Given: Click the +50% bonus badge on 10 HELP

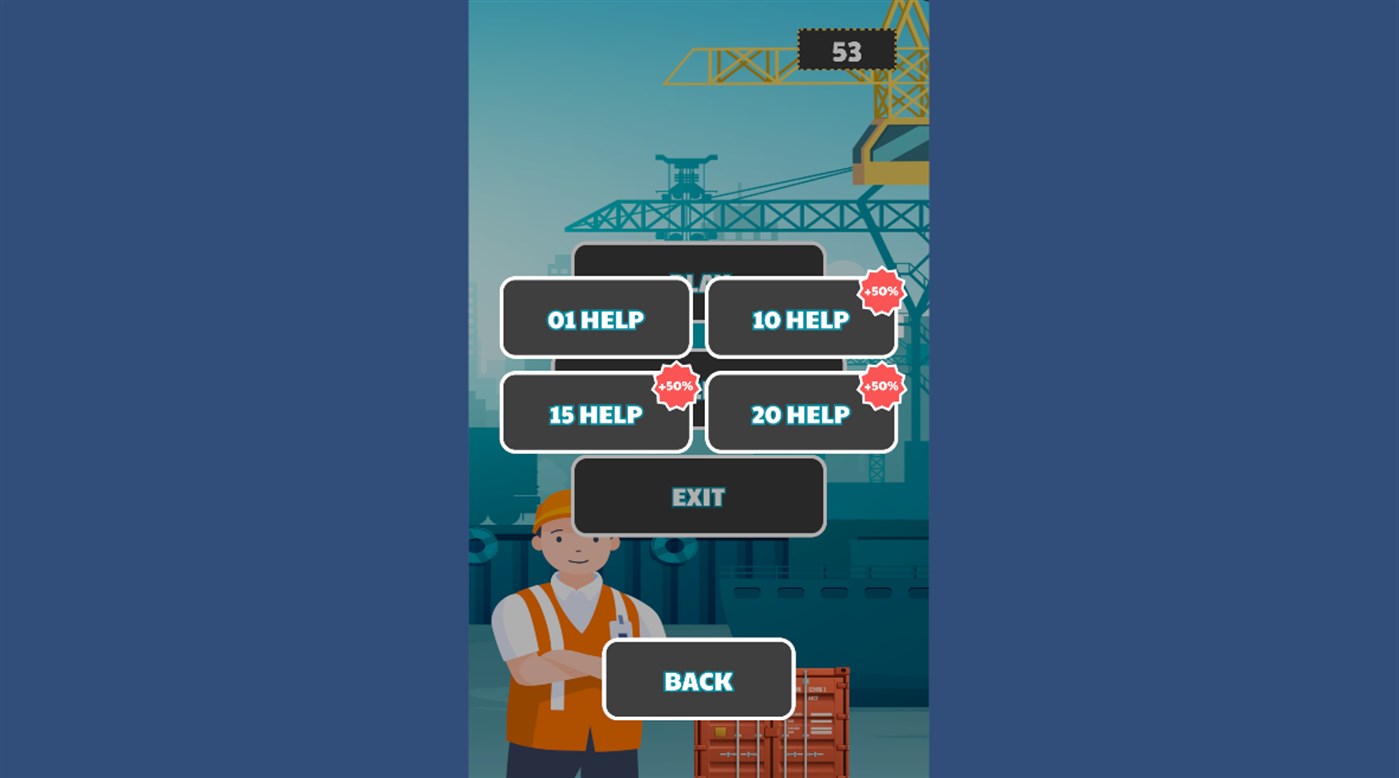Looking at the screenshot, I should (x=880, y=291).
